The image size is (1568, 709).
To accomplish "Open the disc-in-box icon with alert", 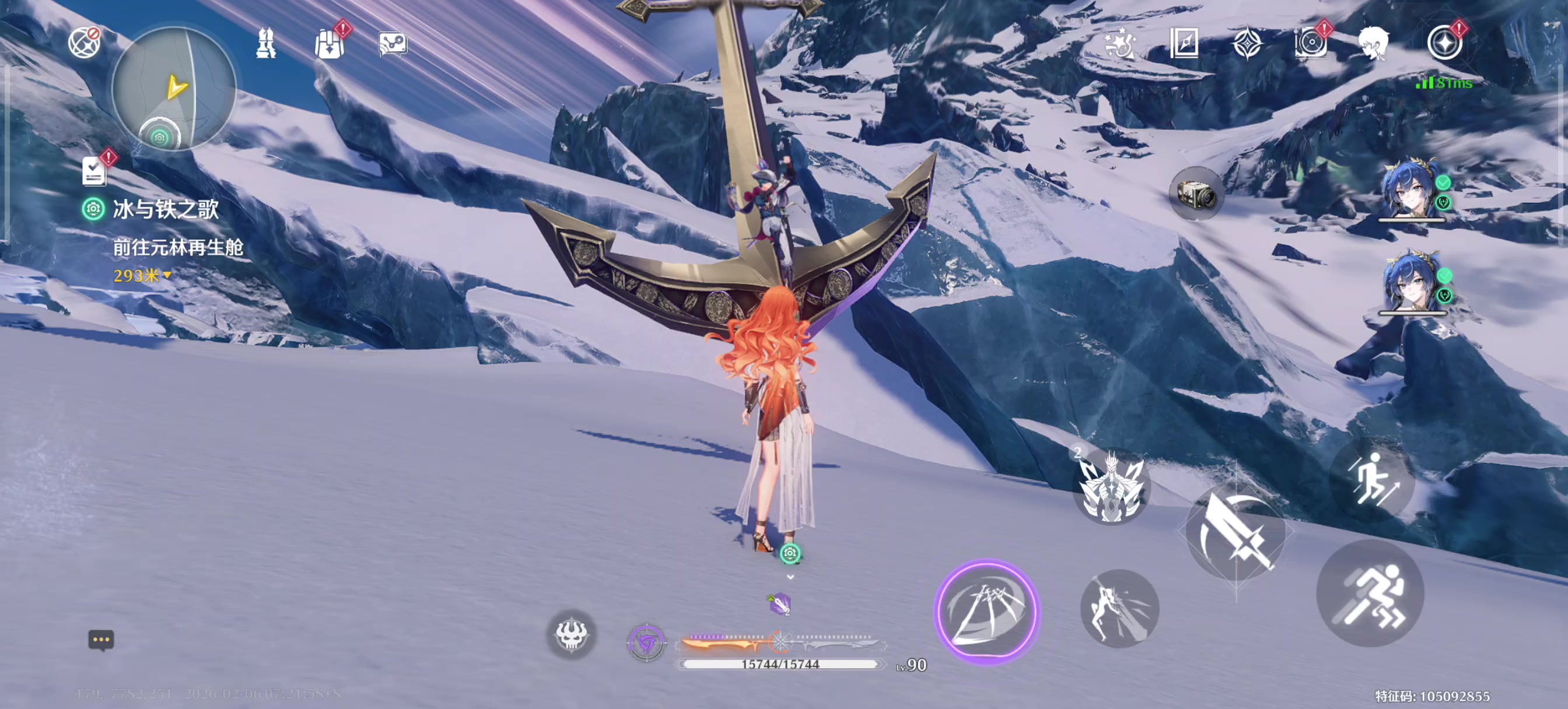I will click(1310, 43).
